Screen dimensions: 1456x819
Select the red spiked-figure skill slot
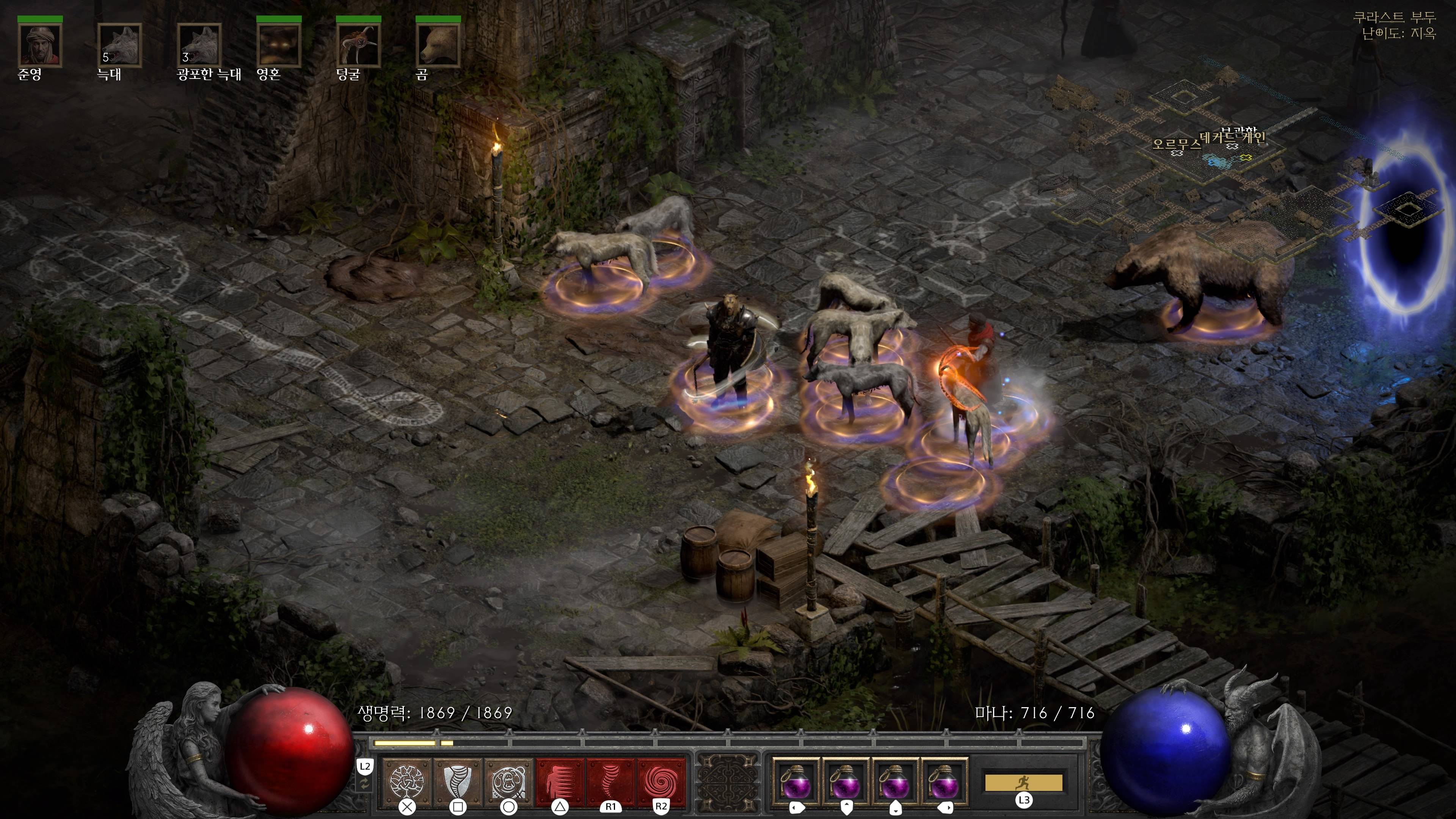point(560,782)
